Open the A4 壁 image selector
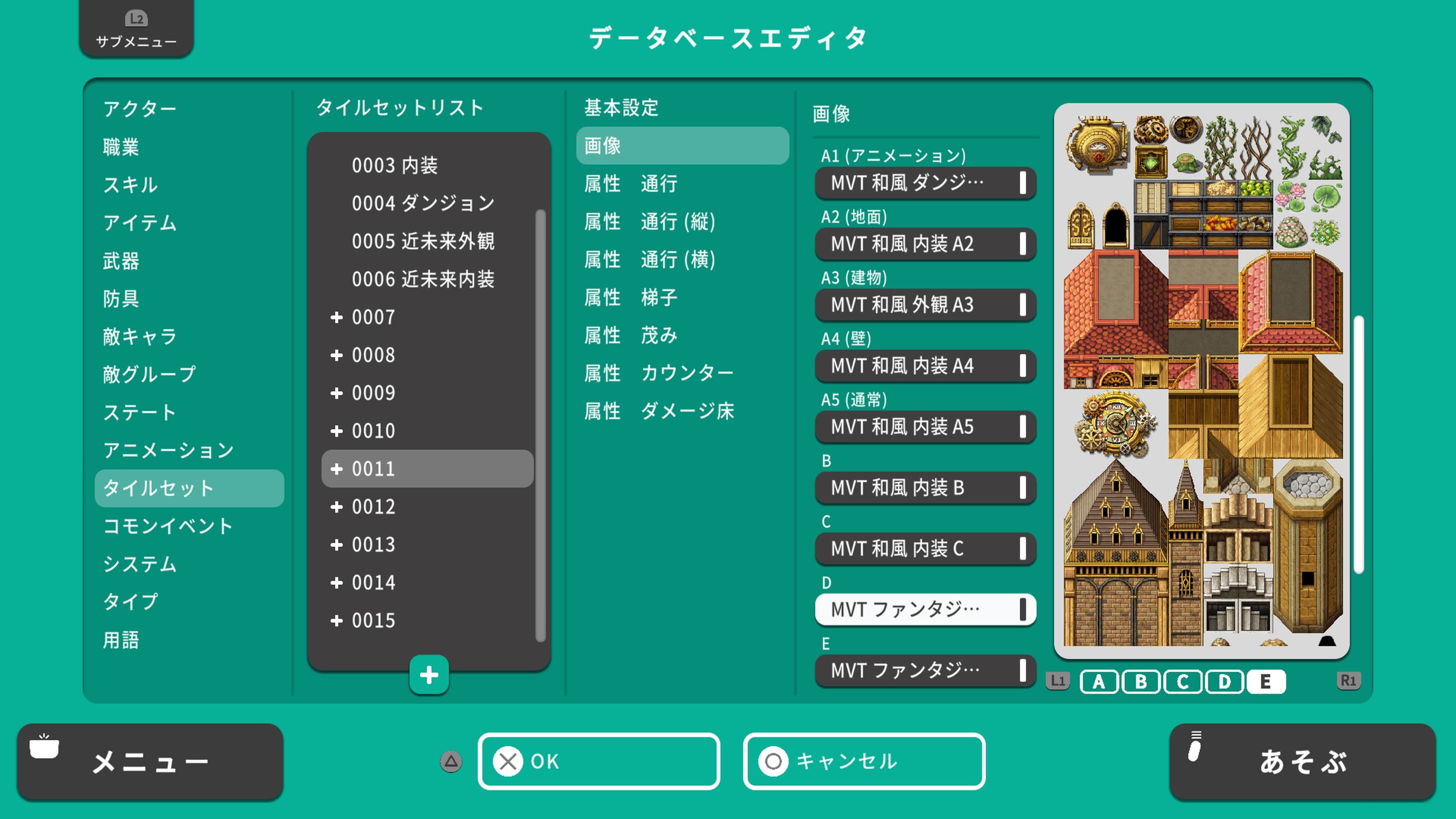Screen dimensions: 1456x819 click(x=925, y=366)
